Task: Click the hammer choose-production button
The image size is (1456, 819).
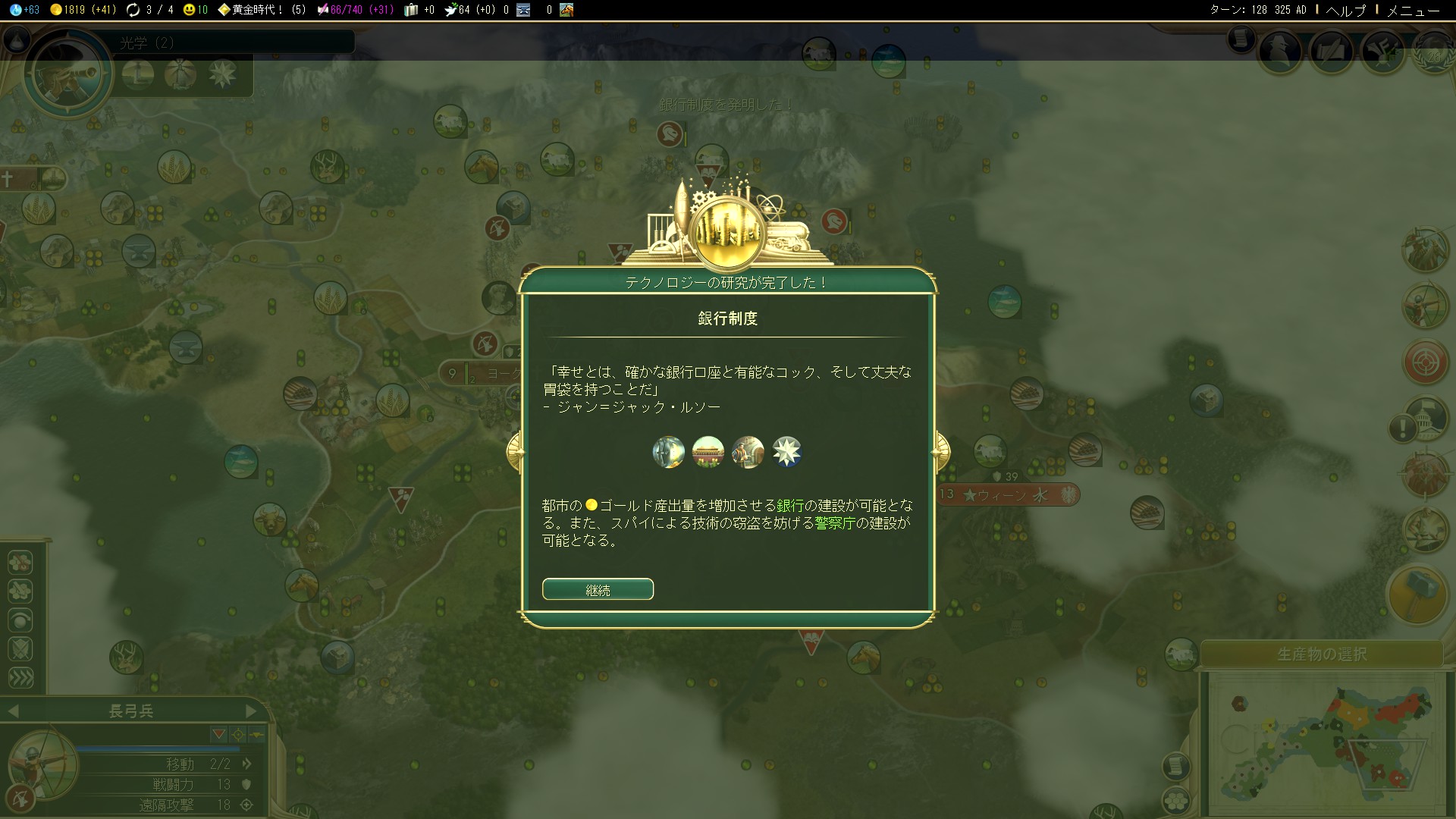Action: click(1417, 595)
